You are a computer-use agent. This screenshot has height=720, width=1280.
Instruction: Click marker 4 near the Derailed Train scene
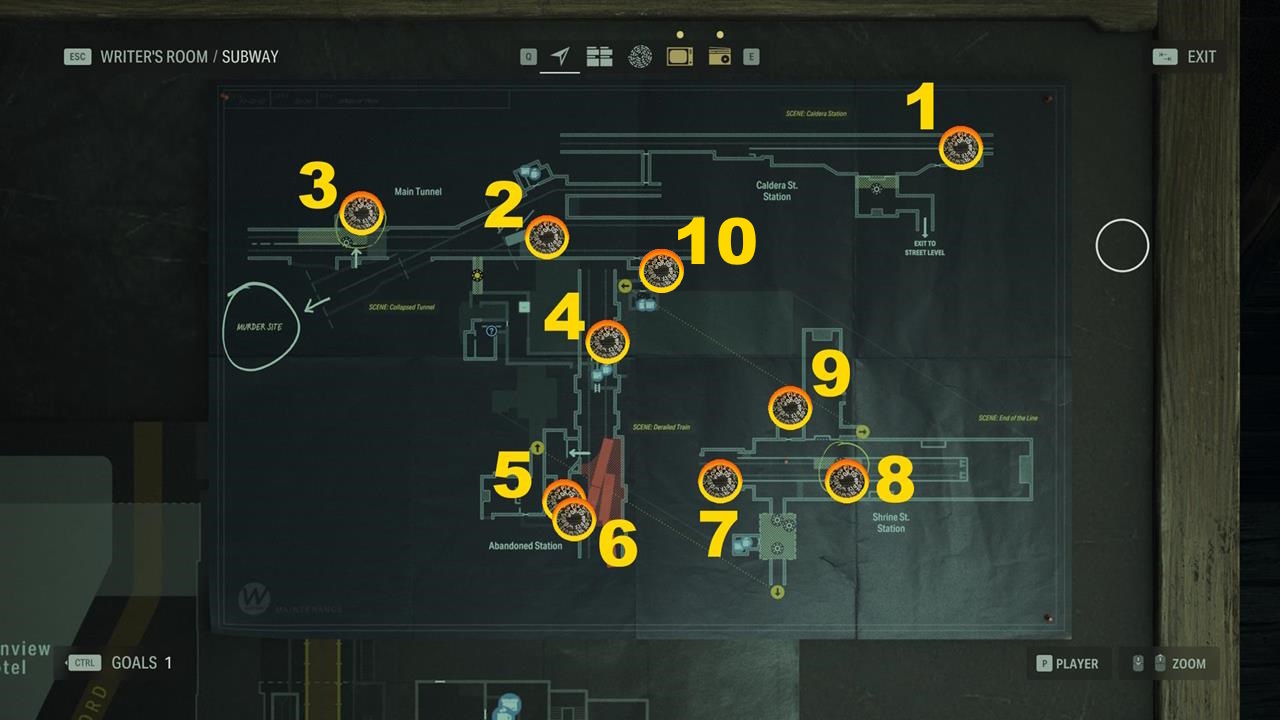pyautogui.click(x=609, y=340)
